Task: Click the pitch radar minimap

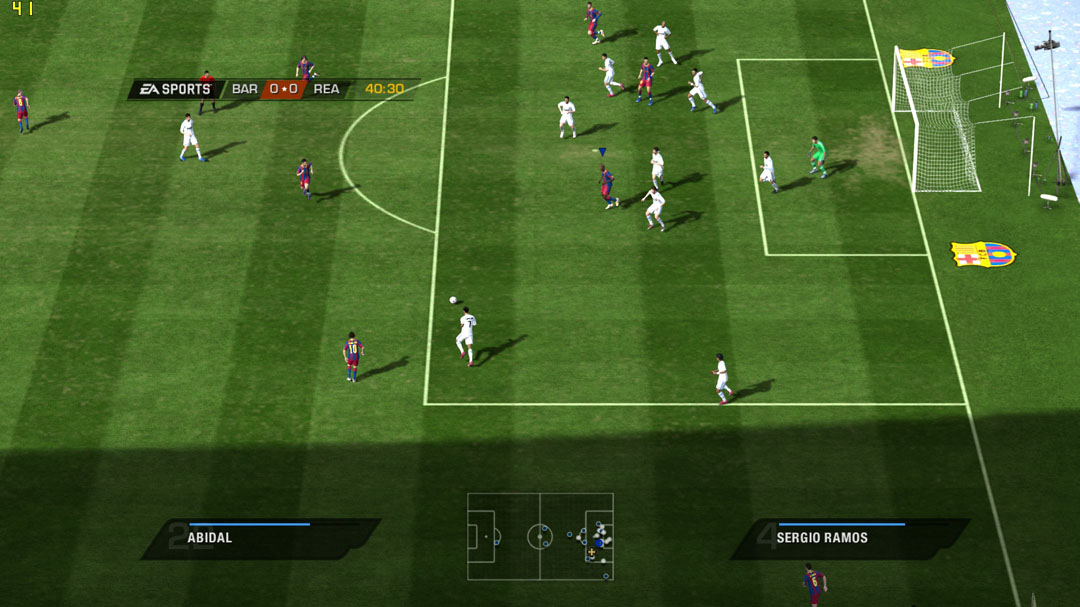Action: tap(540, 536)
